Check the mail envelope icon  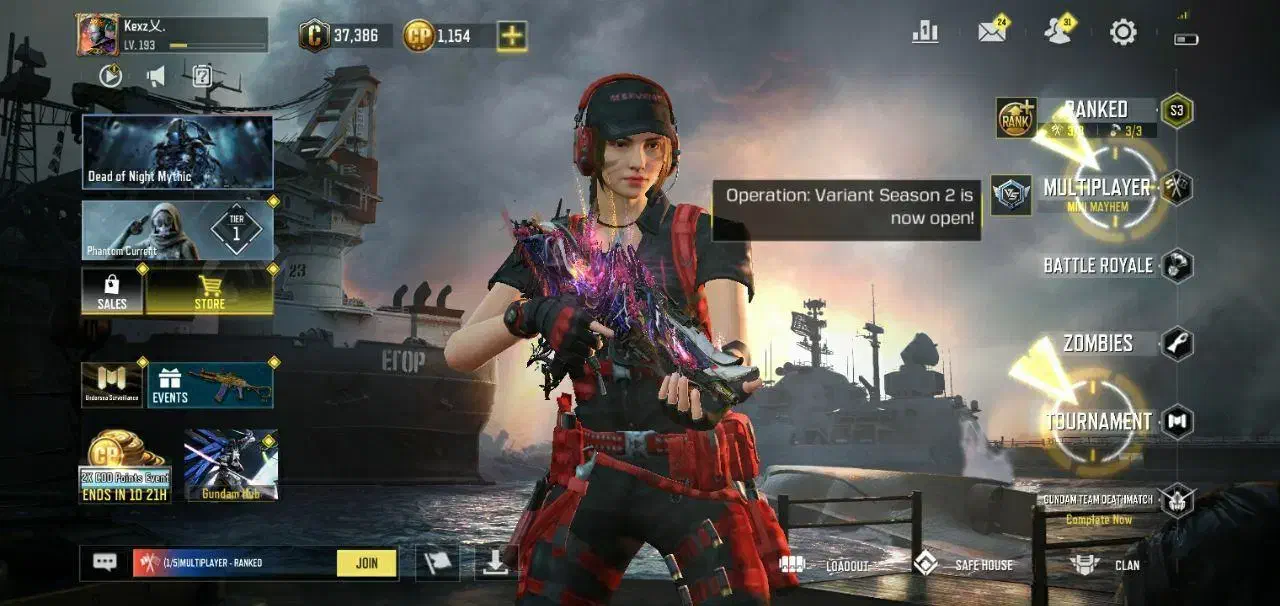coord(991,32)
